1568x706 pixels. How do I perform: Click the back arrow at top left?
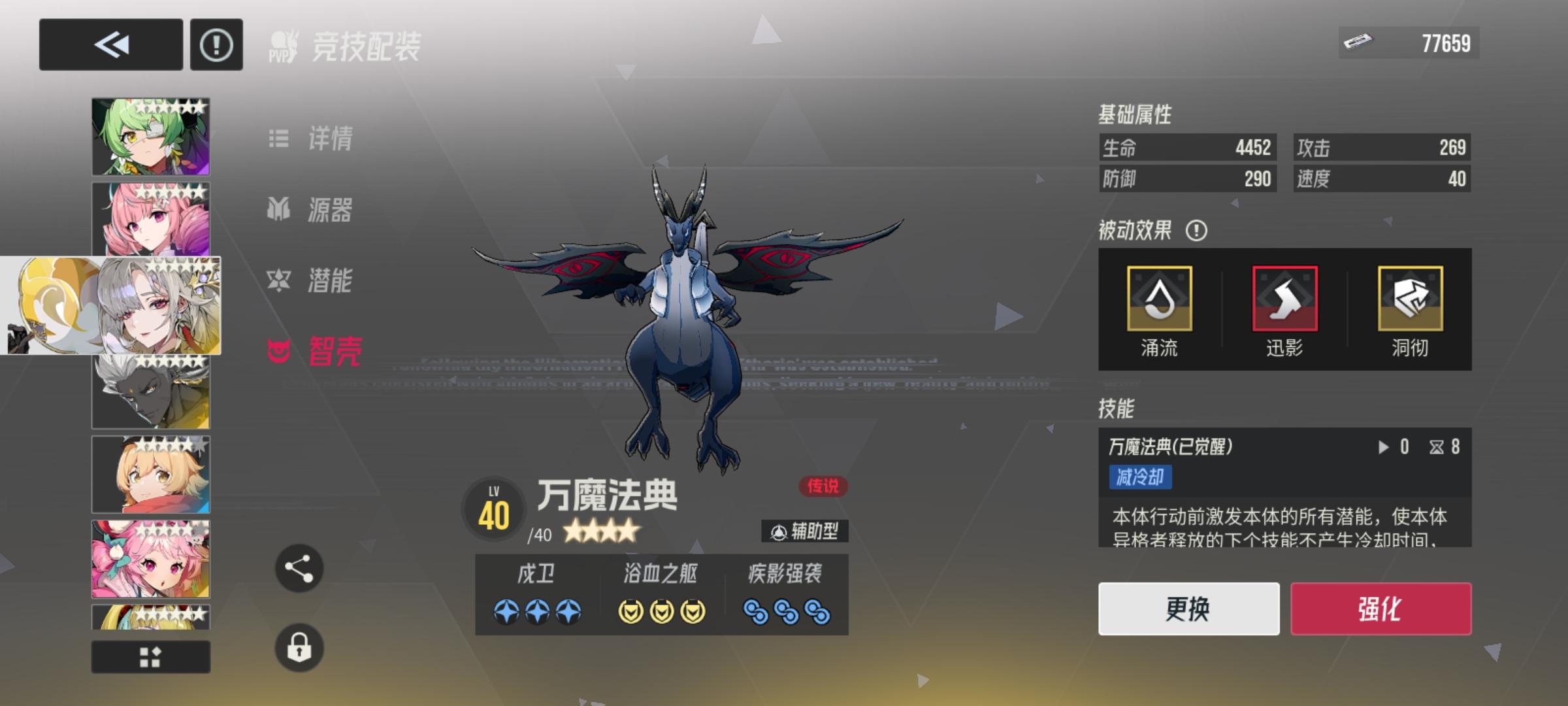(110, 45)
